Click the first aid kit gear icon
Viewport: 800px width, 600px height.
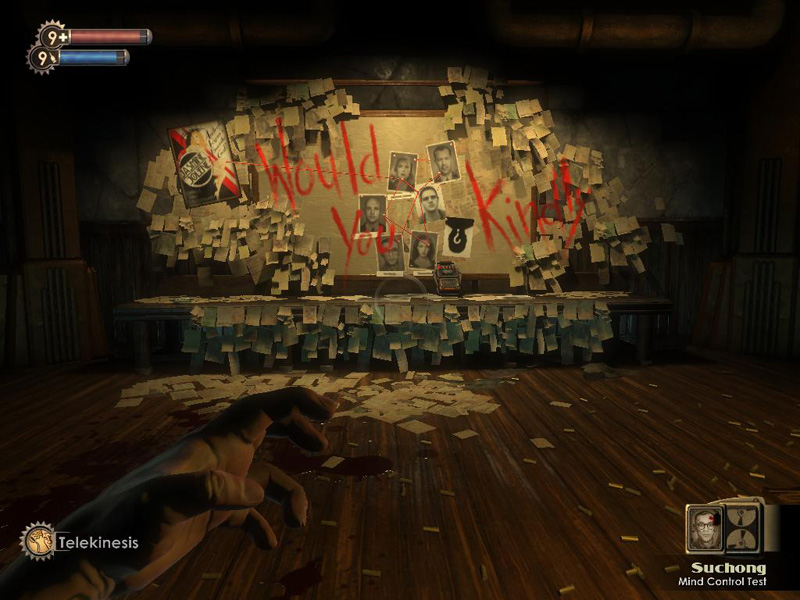click(52, 37)
